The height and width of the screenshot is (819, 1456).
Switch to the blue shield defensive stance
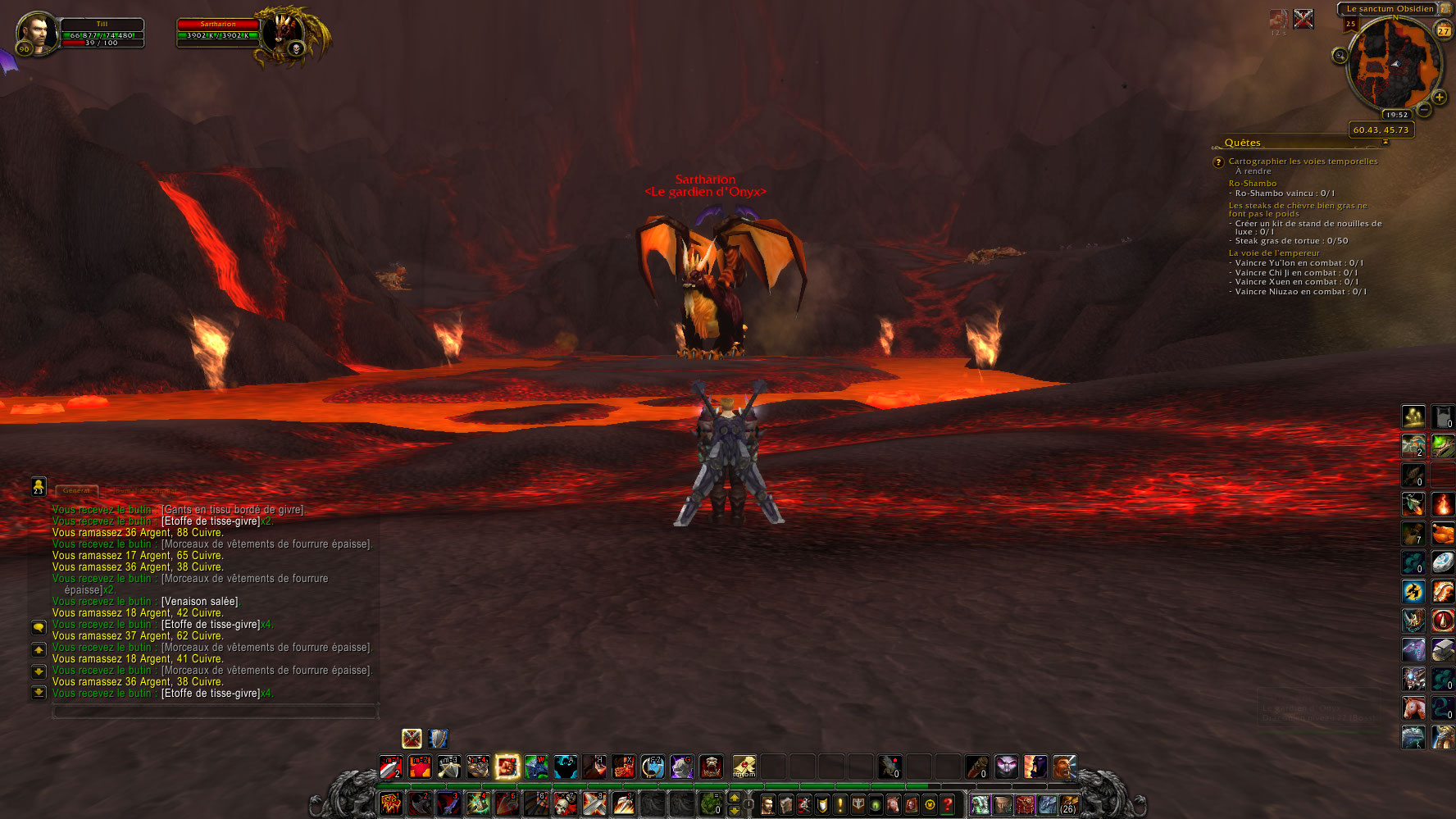pyautogui.click(x=439, y=738)
